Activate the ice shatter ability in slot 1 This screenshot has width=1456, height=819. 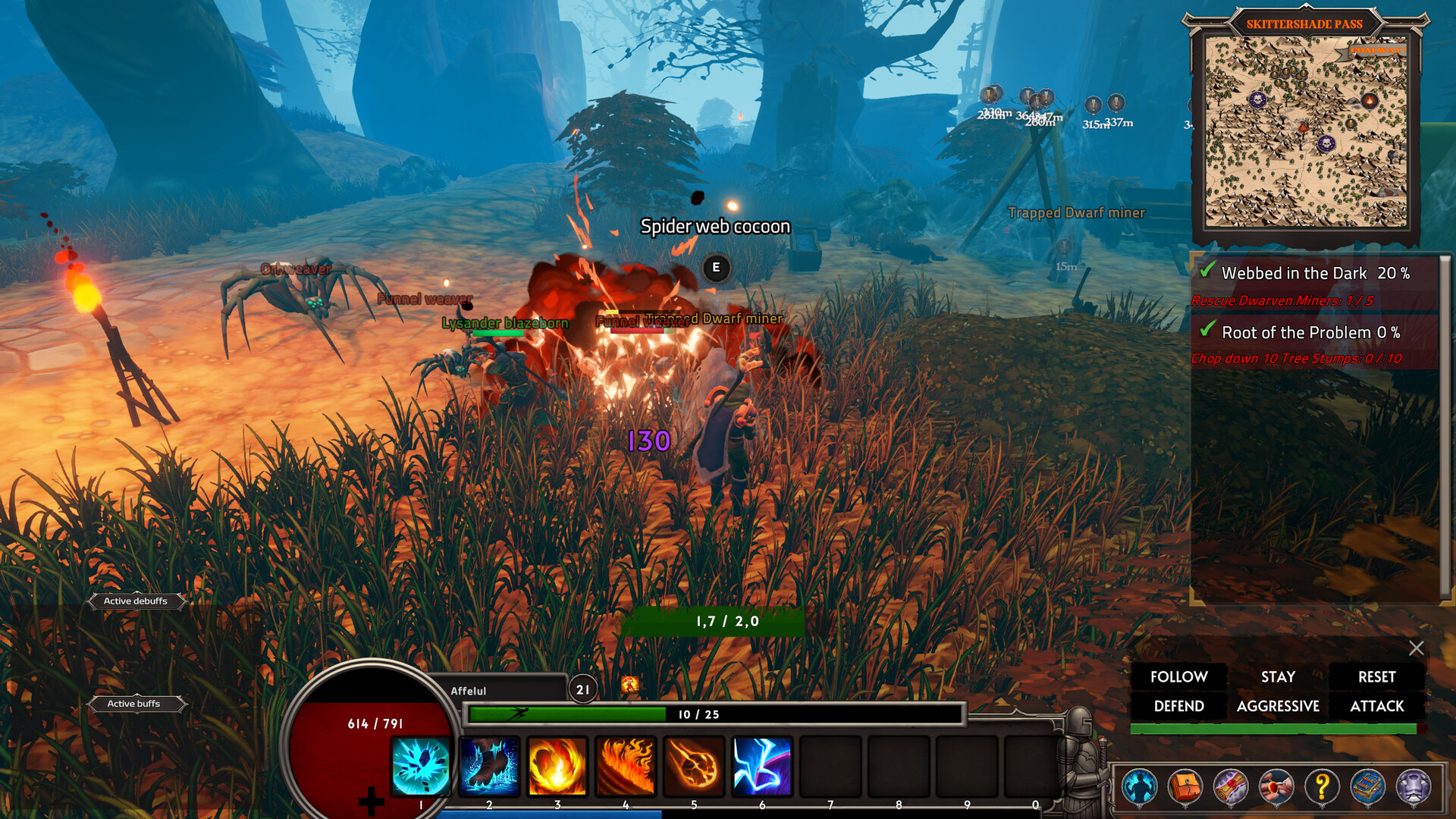coord(421,766)
